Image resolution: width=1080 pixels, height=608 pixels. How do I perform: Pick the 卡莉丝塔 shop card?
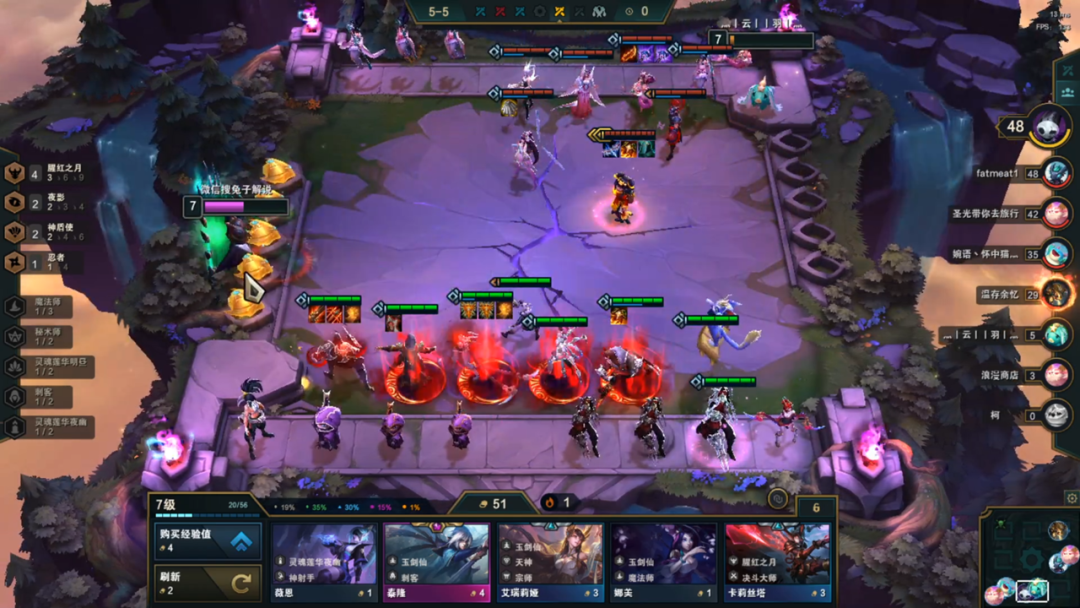click(x=778, y=563)
